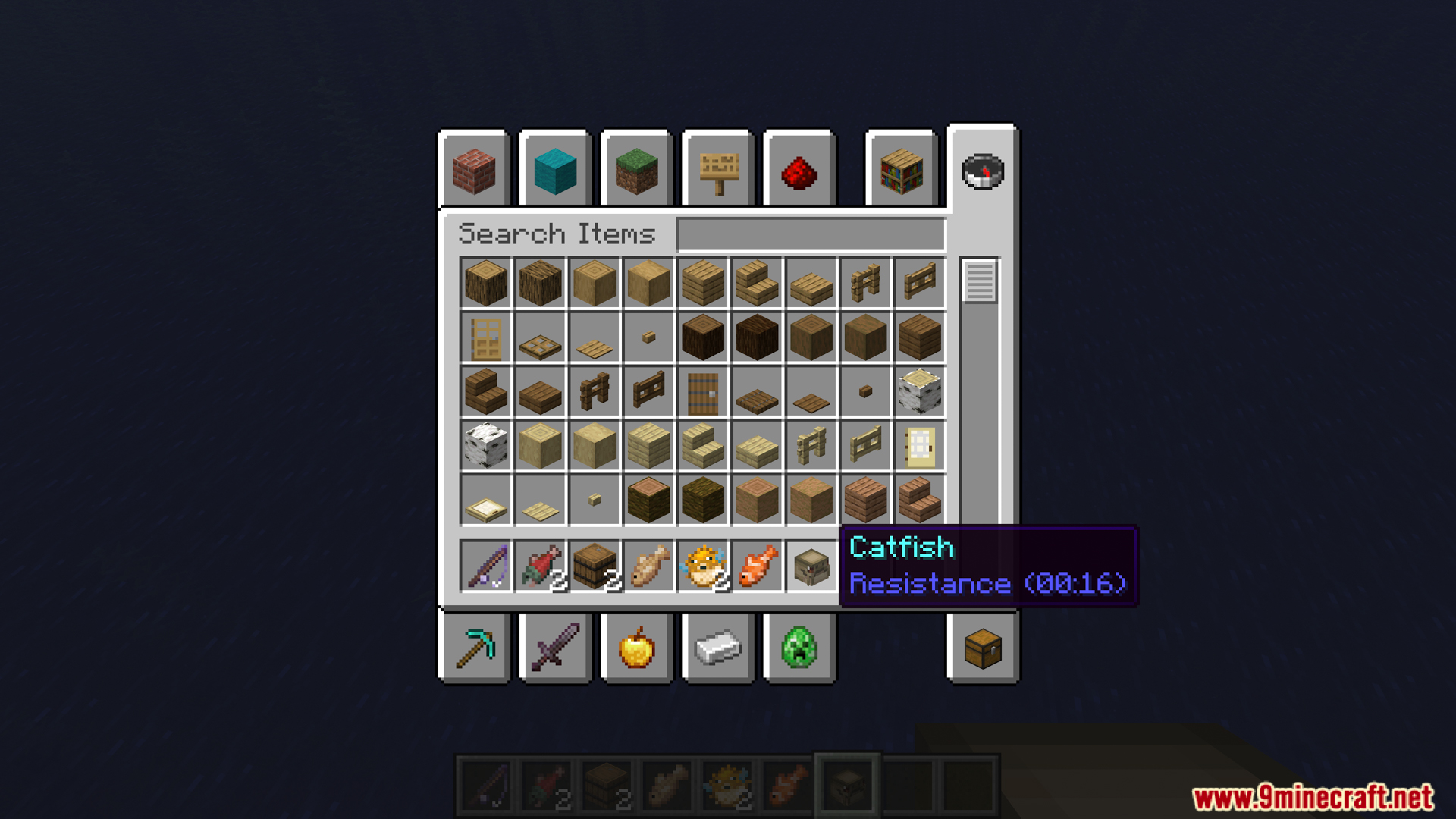Click the birch door item
The width and height of the screenshot is (1456, 819).
(x=920, y=446)
